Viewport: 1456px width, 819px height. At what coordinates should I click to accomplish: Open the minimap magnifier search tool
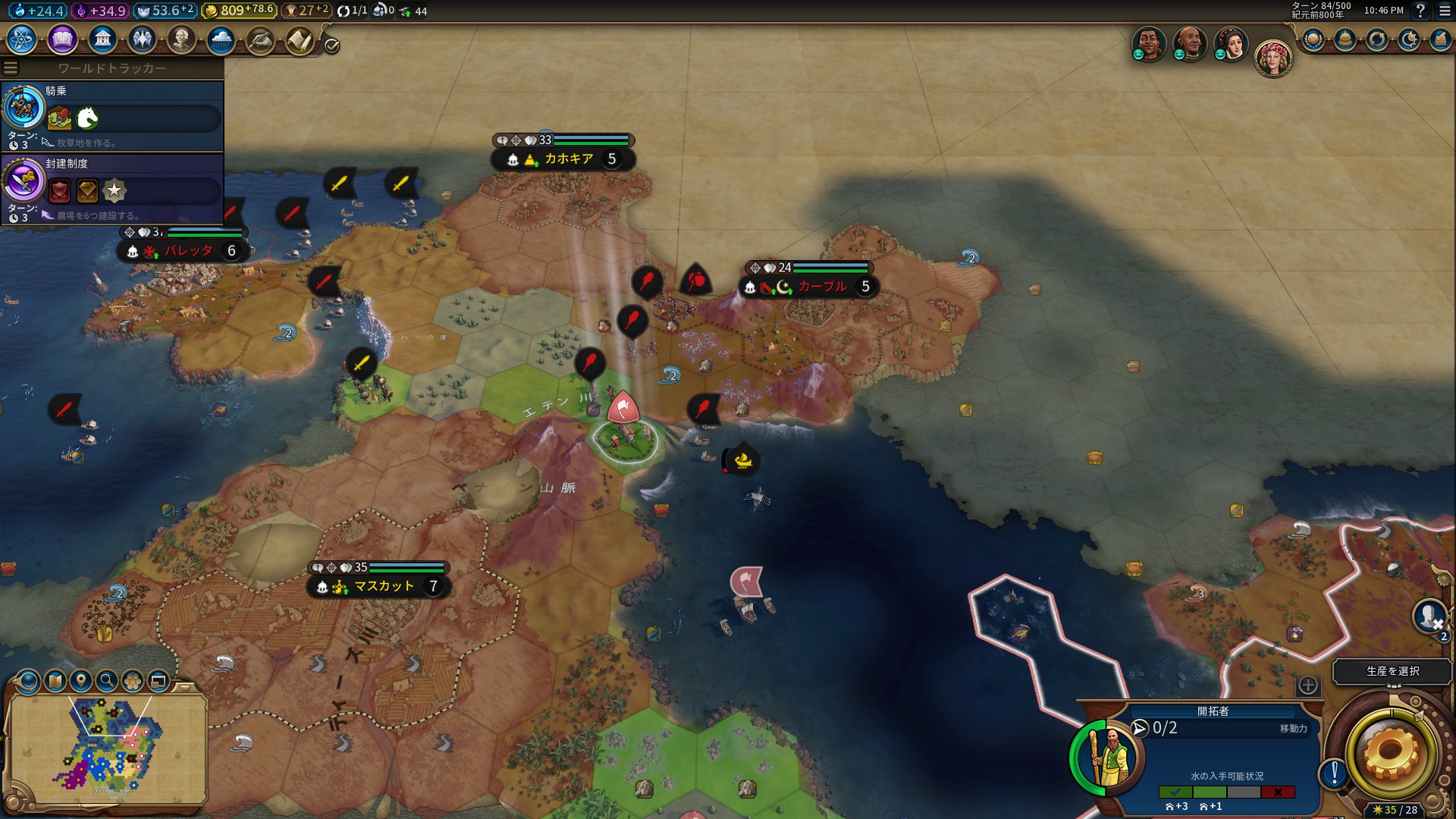[x=107, y=681]
